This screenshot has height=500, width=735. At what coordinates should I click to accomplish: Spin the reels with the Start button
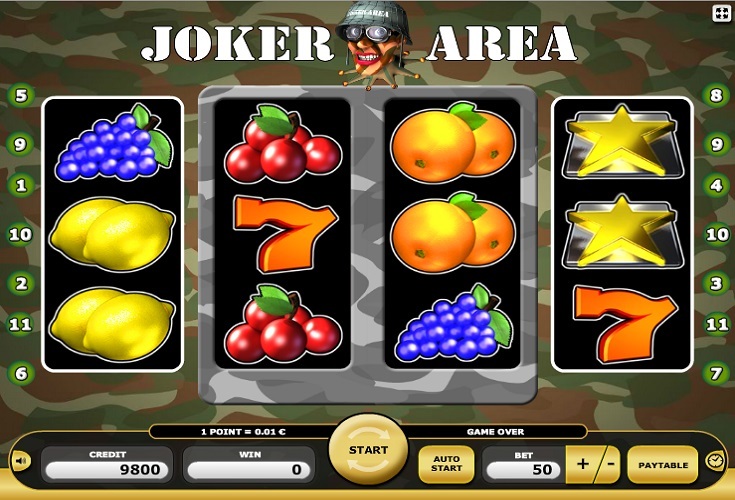368,451
